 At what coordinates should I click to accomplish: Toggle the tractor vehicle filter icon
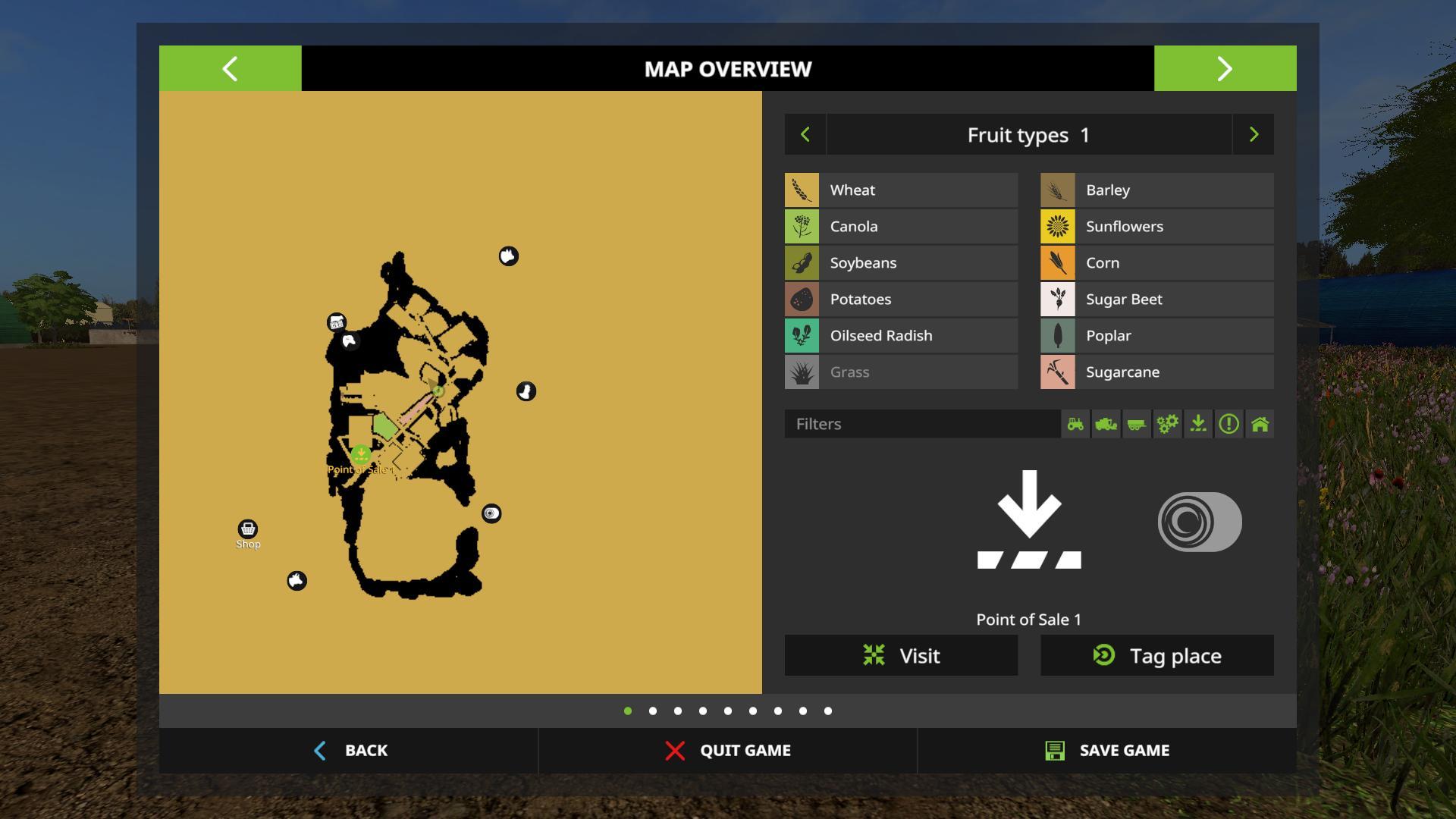[1075, 424]
